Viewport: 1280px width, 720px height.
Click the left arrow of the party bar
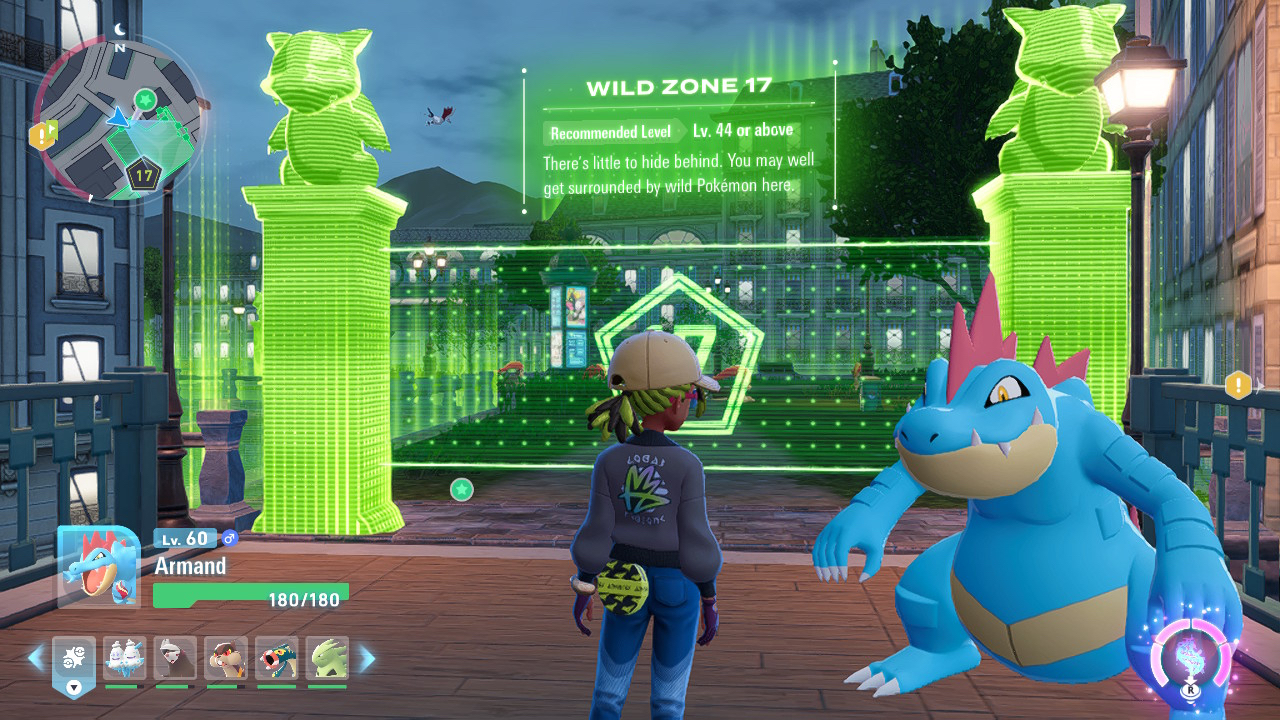pyautogui.click(x=36, y=658)
